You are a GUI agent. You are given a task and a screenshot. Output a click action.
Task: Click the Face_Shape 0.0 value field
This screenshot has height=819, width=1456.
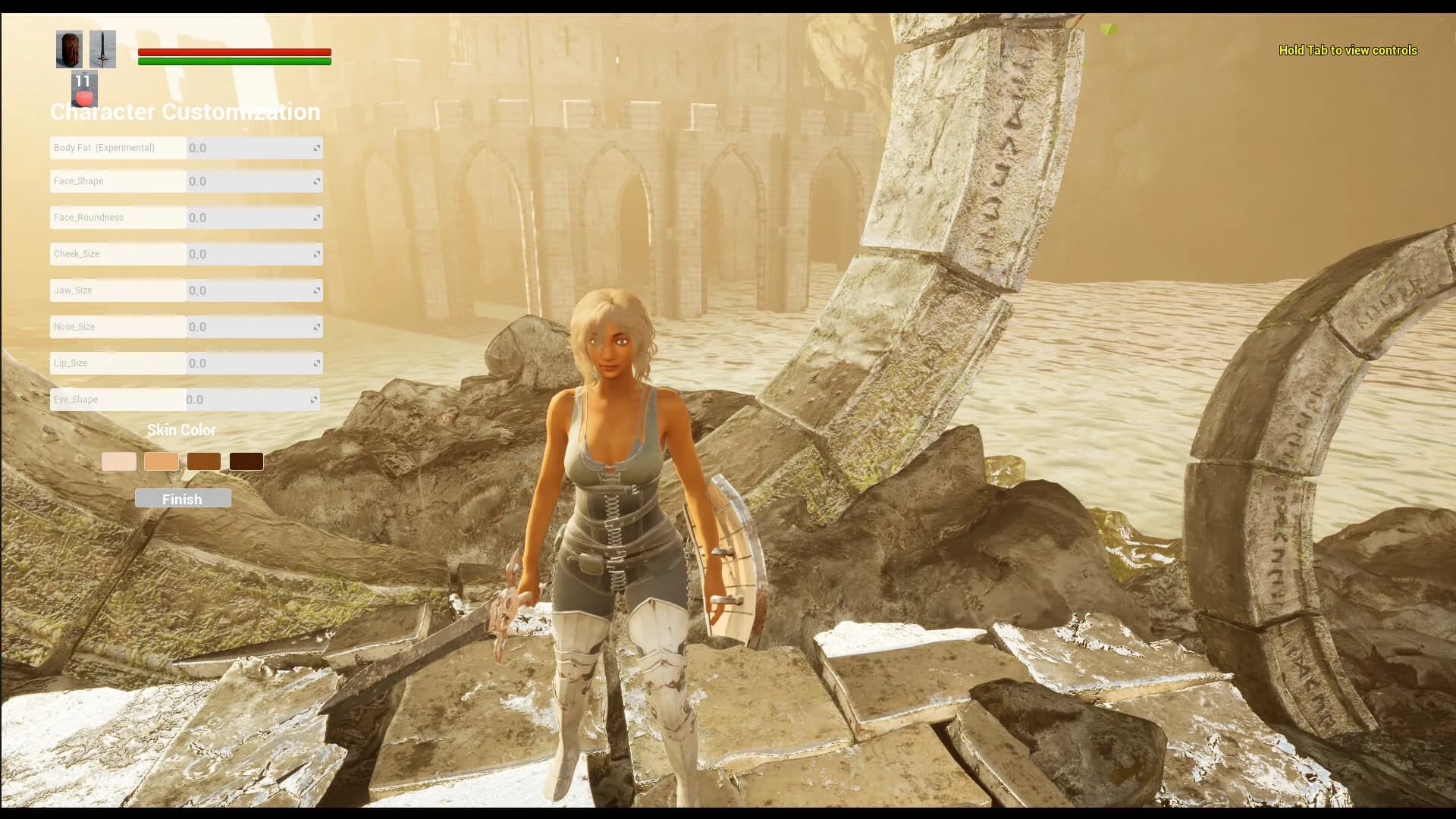pyautogui.click(x=243, y=181)
